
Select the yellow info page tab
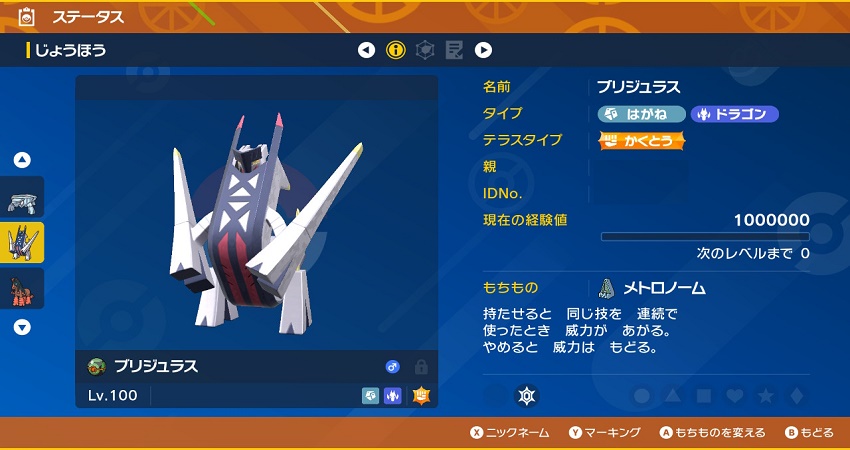coord(396,50)
